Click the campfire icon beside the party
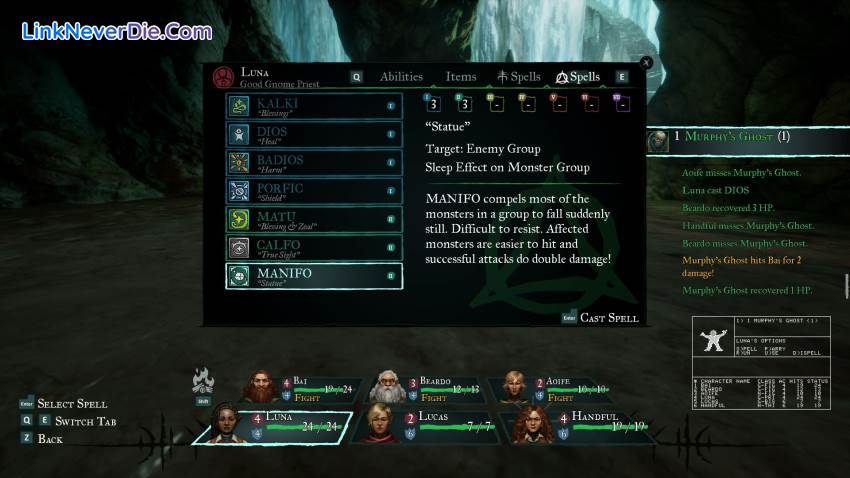The width and height of the screenshot is (850, 478). click(x=203, y=380)
